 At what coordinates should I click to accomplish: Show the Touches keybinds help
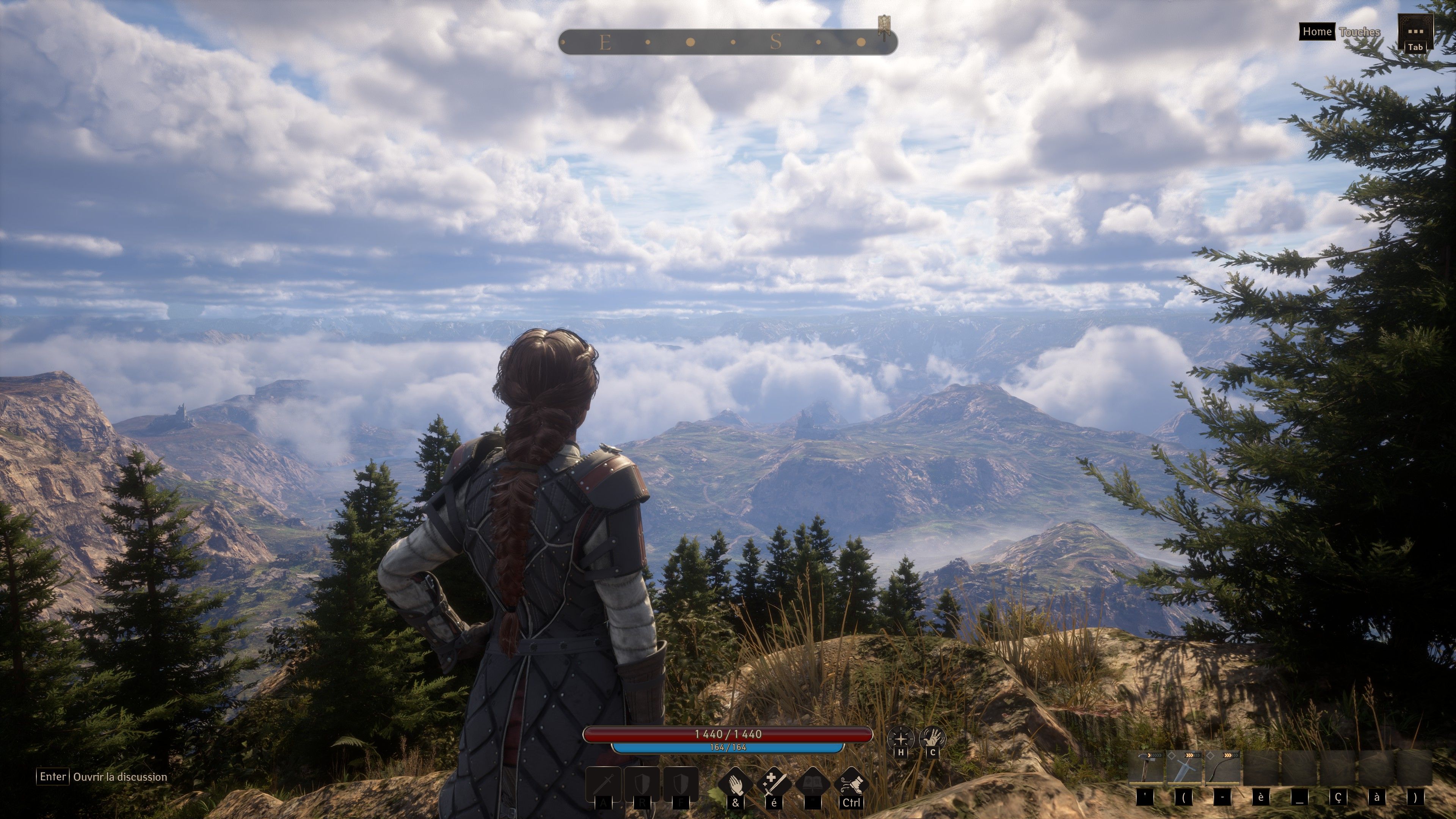[1359, 31]
